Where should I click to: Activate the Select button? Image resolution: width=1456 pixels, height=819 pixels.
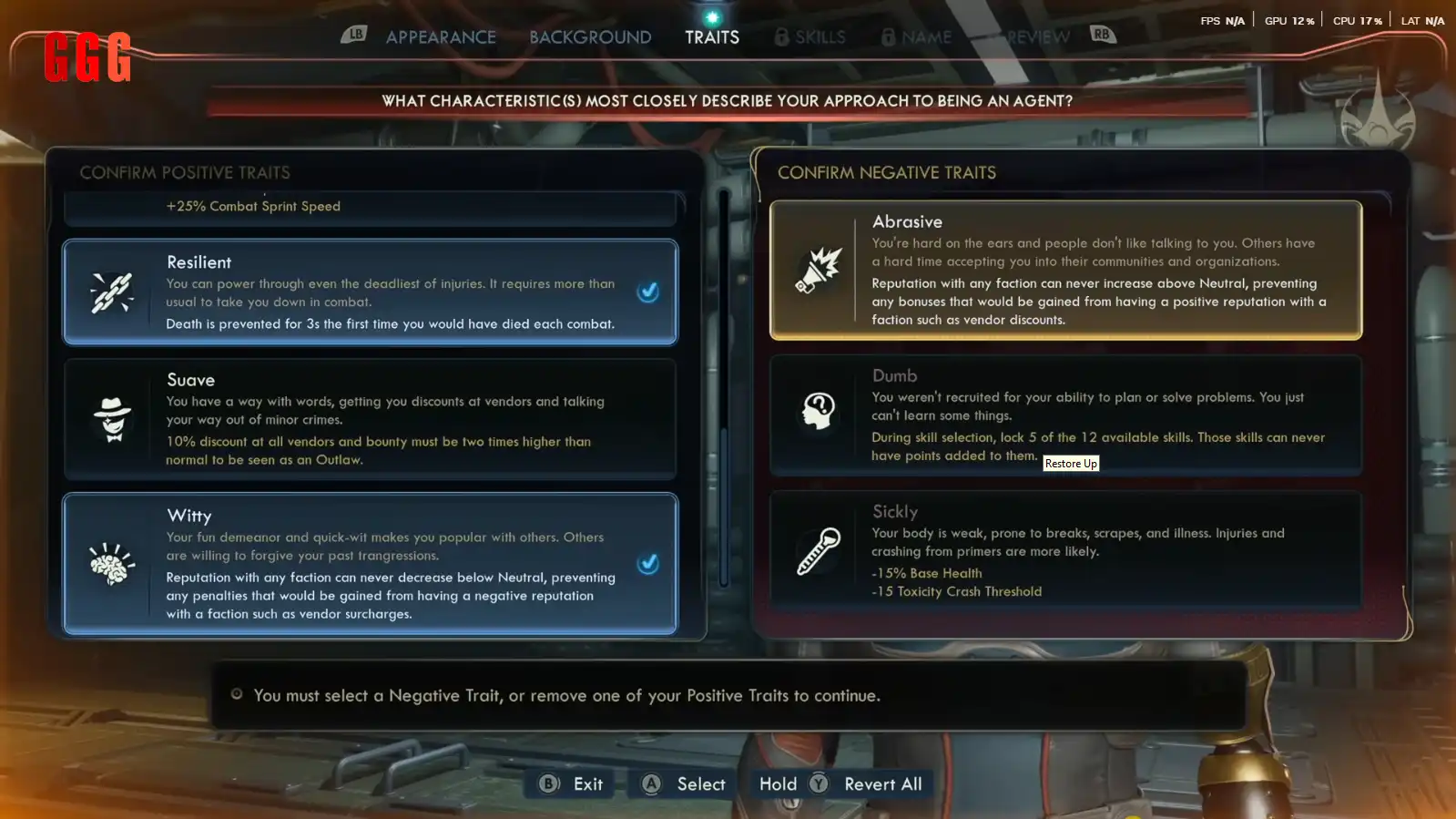point(684,784)
